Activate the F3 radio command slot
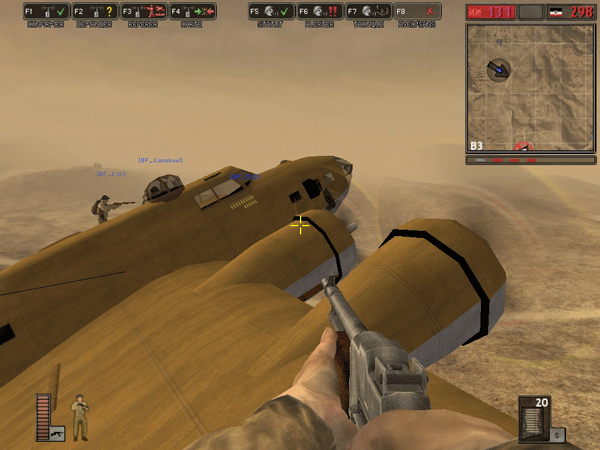The height and width of the screenshot is (450, 600). tap(143, 12)
